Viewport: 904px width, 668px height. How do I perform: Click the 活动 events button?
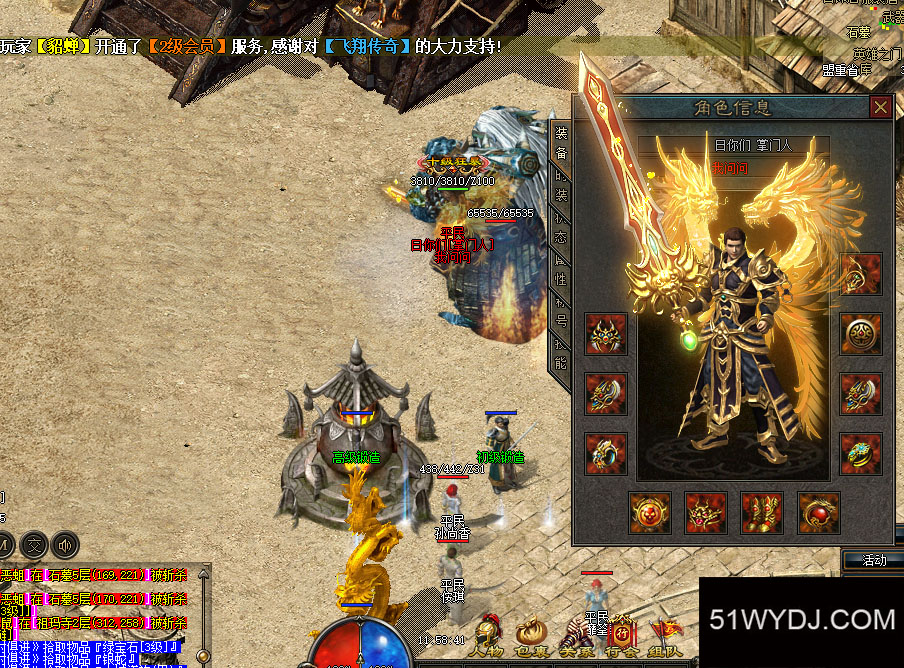[x=874, y=560]
